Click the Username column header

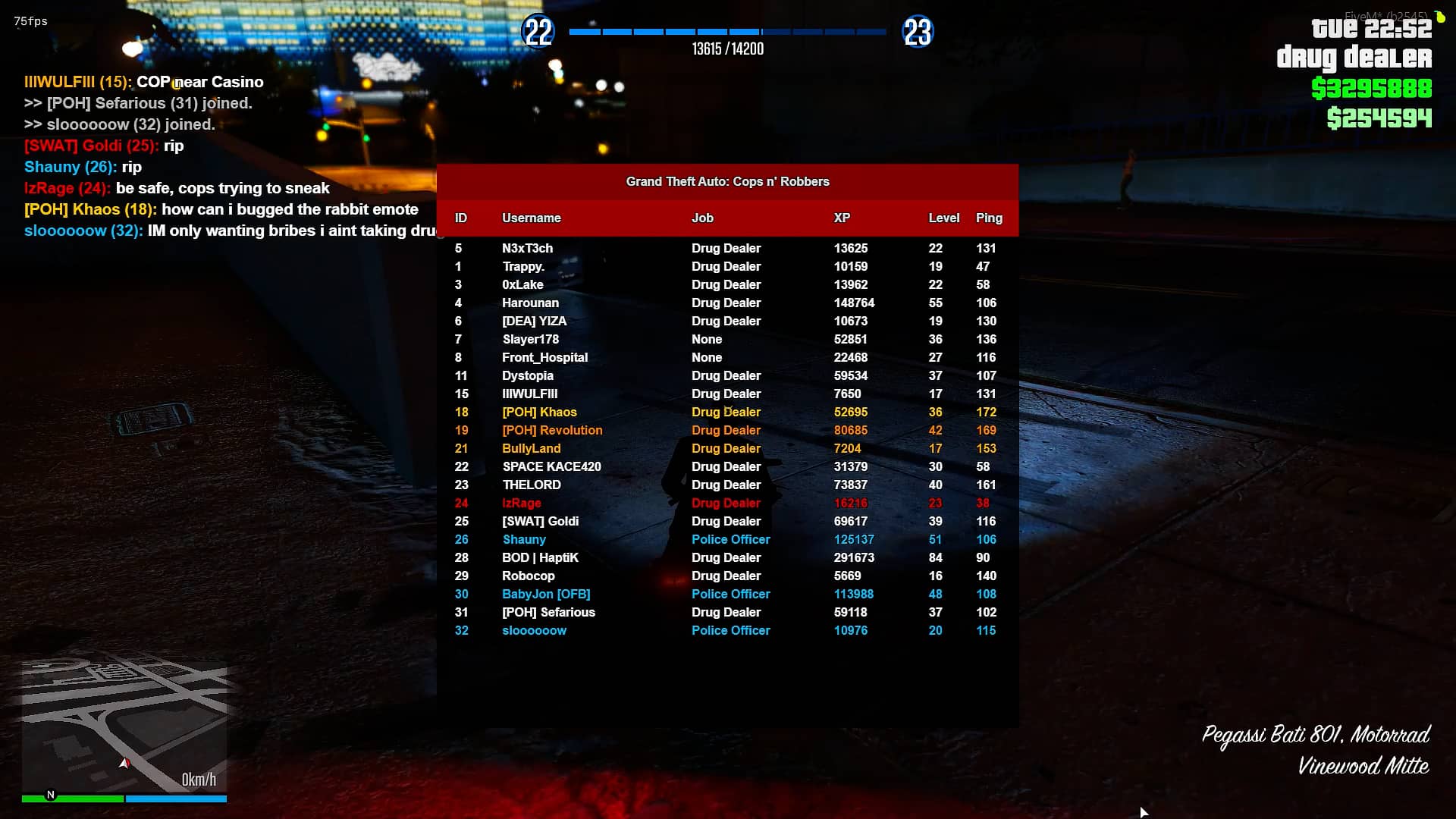[531, 218]
